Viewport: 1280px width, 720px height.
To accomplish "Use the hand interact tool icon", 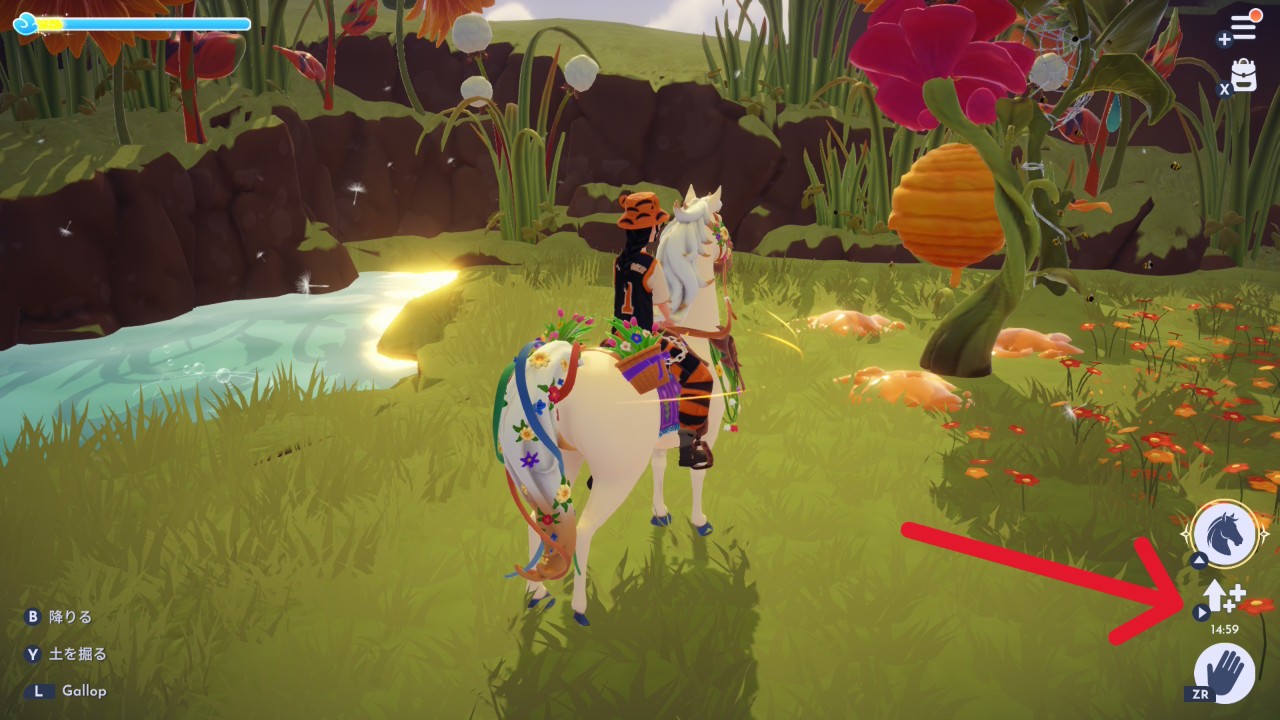I will [1225, 671].
